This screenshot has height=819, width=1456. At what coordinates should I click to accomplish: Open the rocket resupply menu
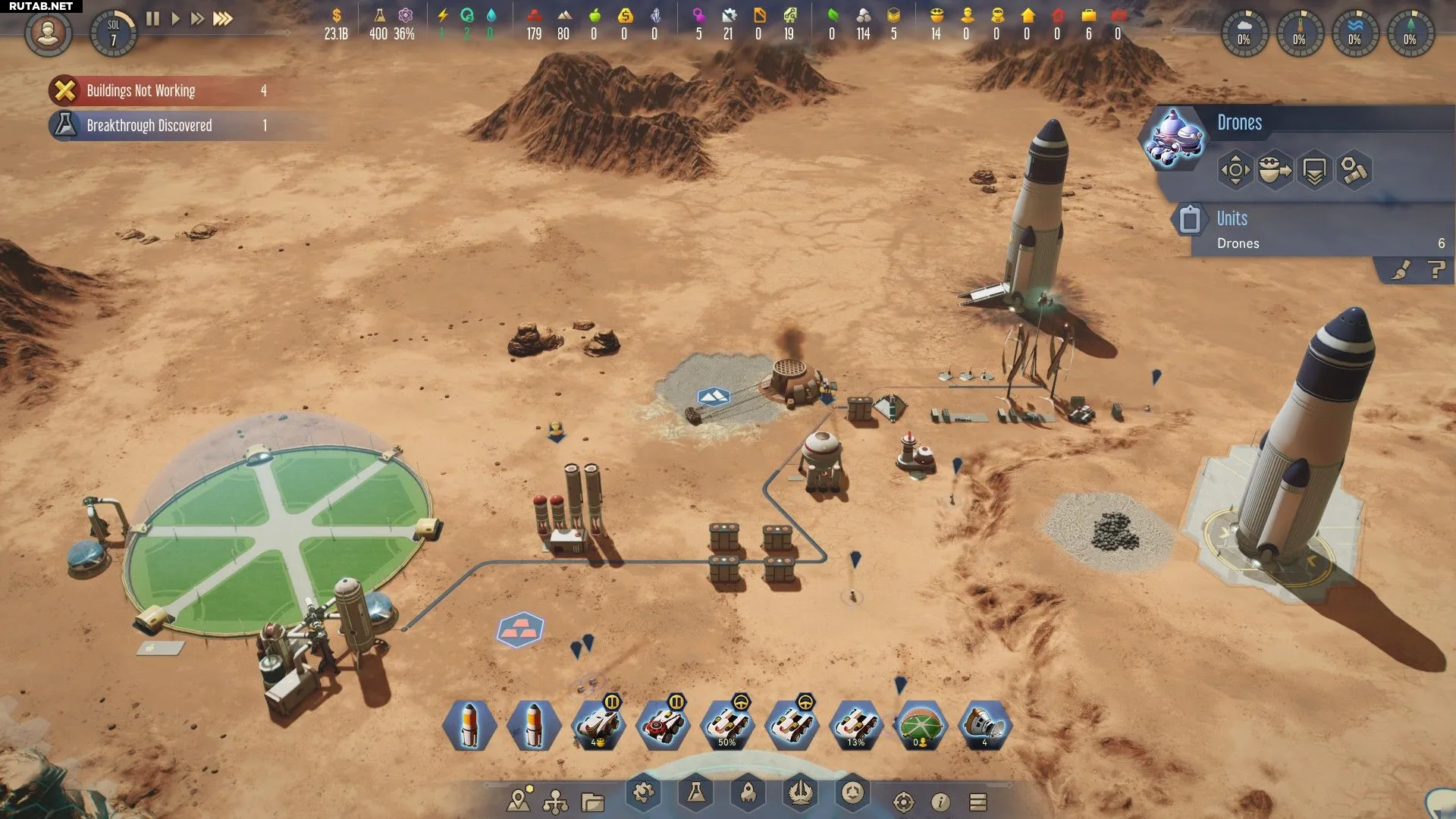pyautogui.click(x=748, y=793)
